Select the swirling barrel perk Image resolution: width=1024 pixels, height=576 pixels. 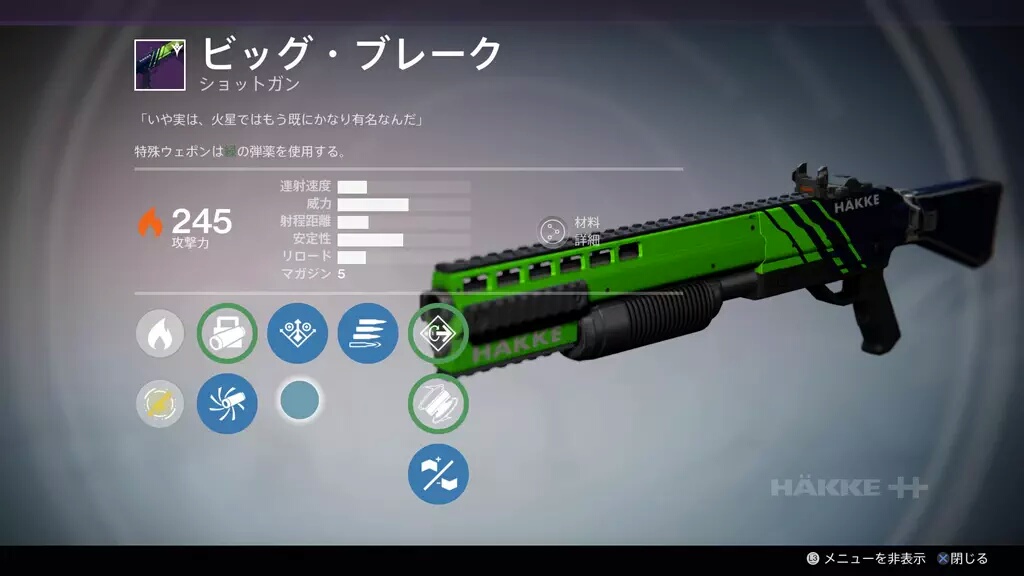point(227,404)
